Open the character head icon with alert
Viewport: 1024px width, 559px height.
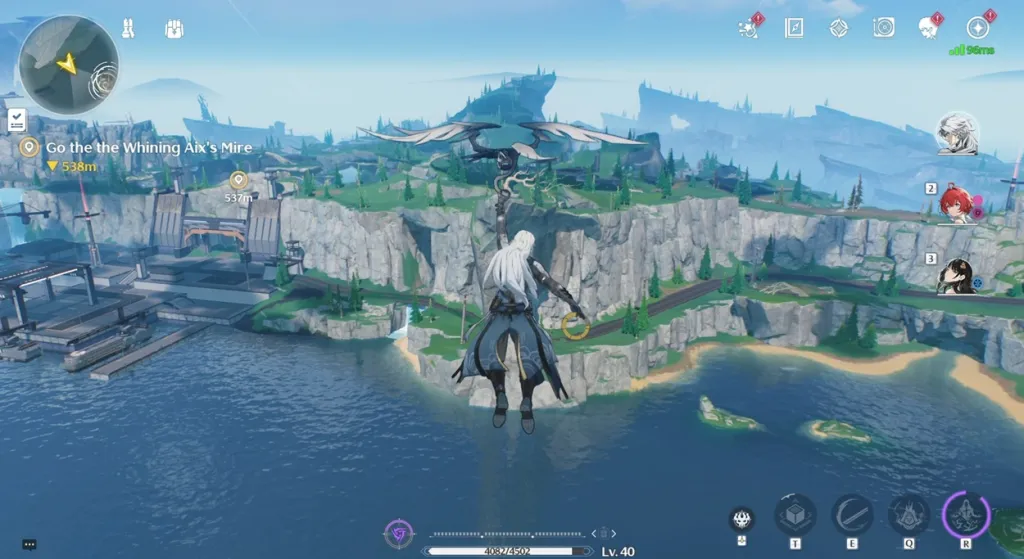pyautogui.click(x=929, y=28)
